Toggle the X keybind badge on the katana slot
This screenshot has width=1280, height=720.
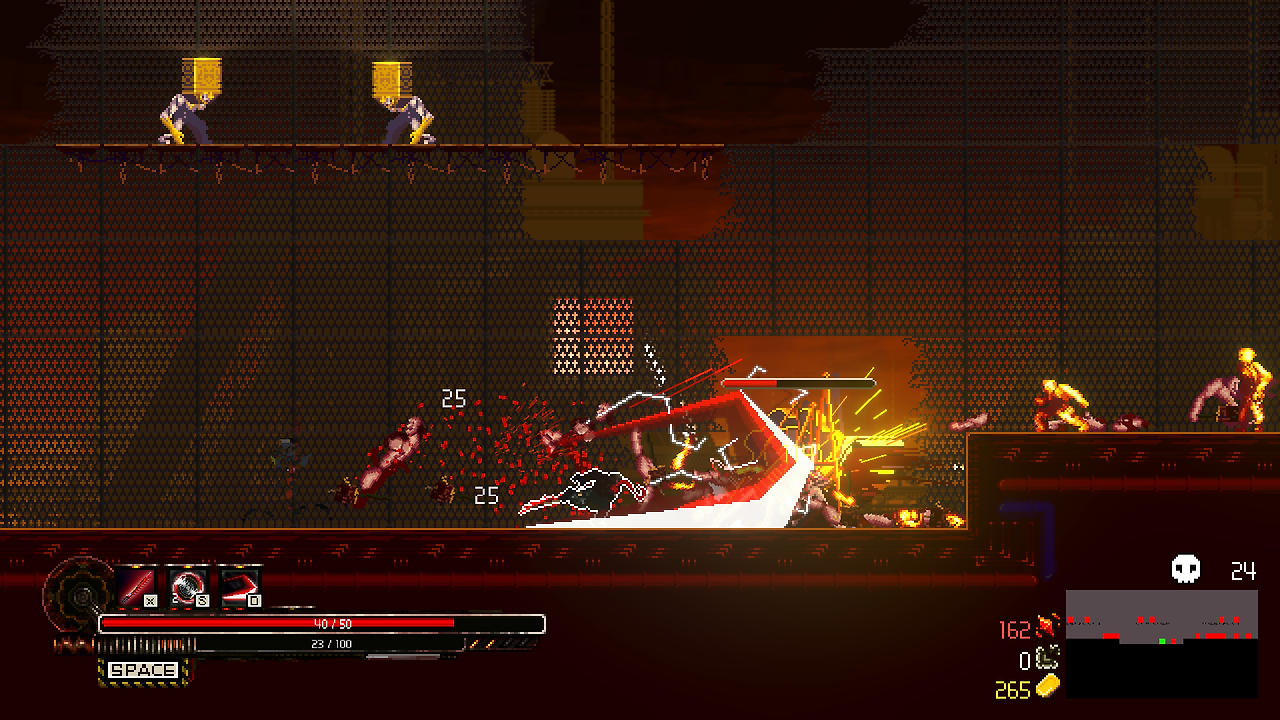tap(150, 600)
